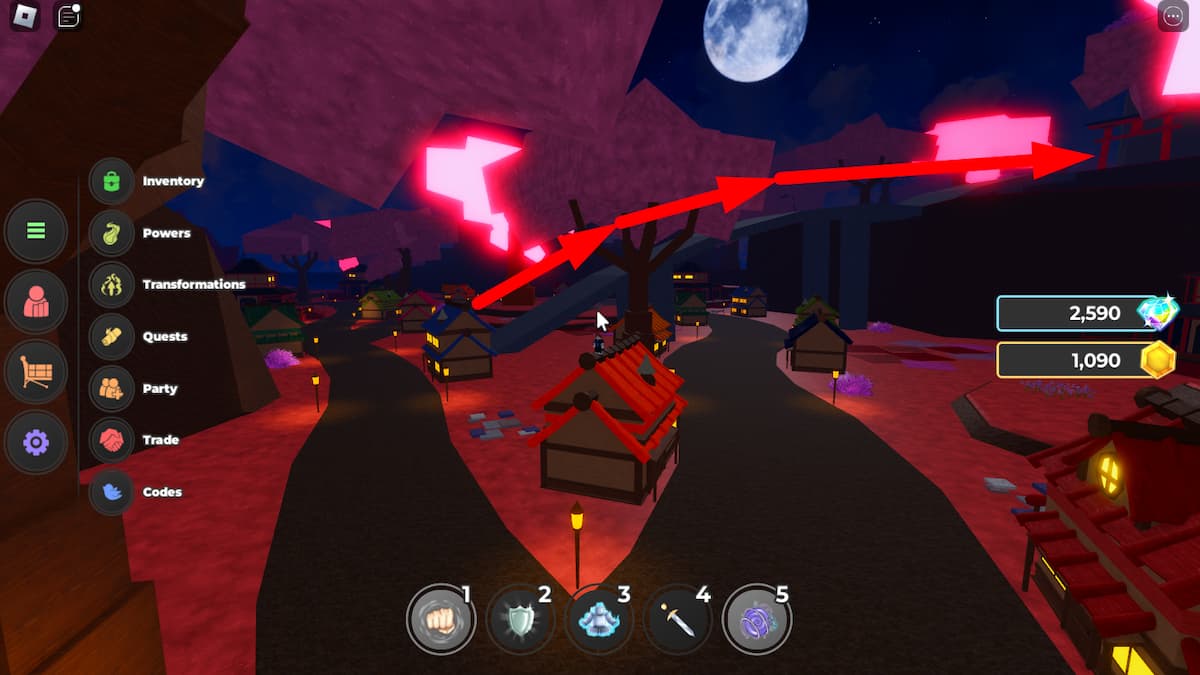Select the shield hotbar slot 2
The height and width of the screenshot is (675, 1200).
tap(519, 620)
